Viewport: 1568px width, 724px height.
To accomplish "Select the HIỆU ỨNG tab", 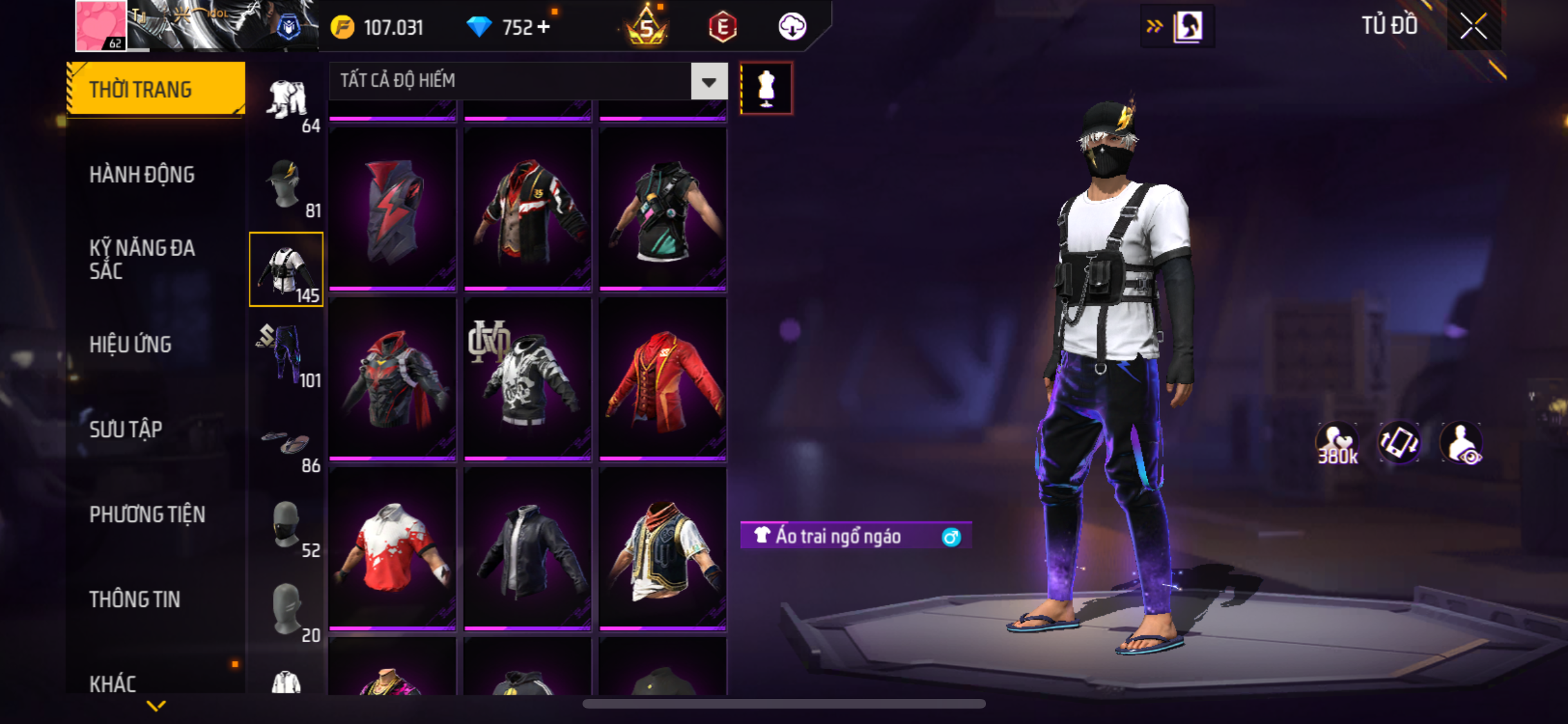I will click(131, 344).
